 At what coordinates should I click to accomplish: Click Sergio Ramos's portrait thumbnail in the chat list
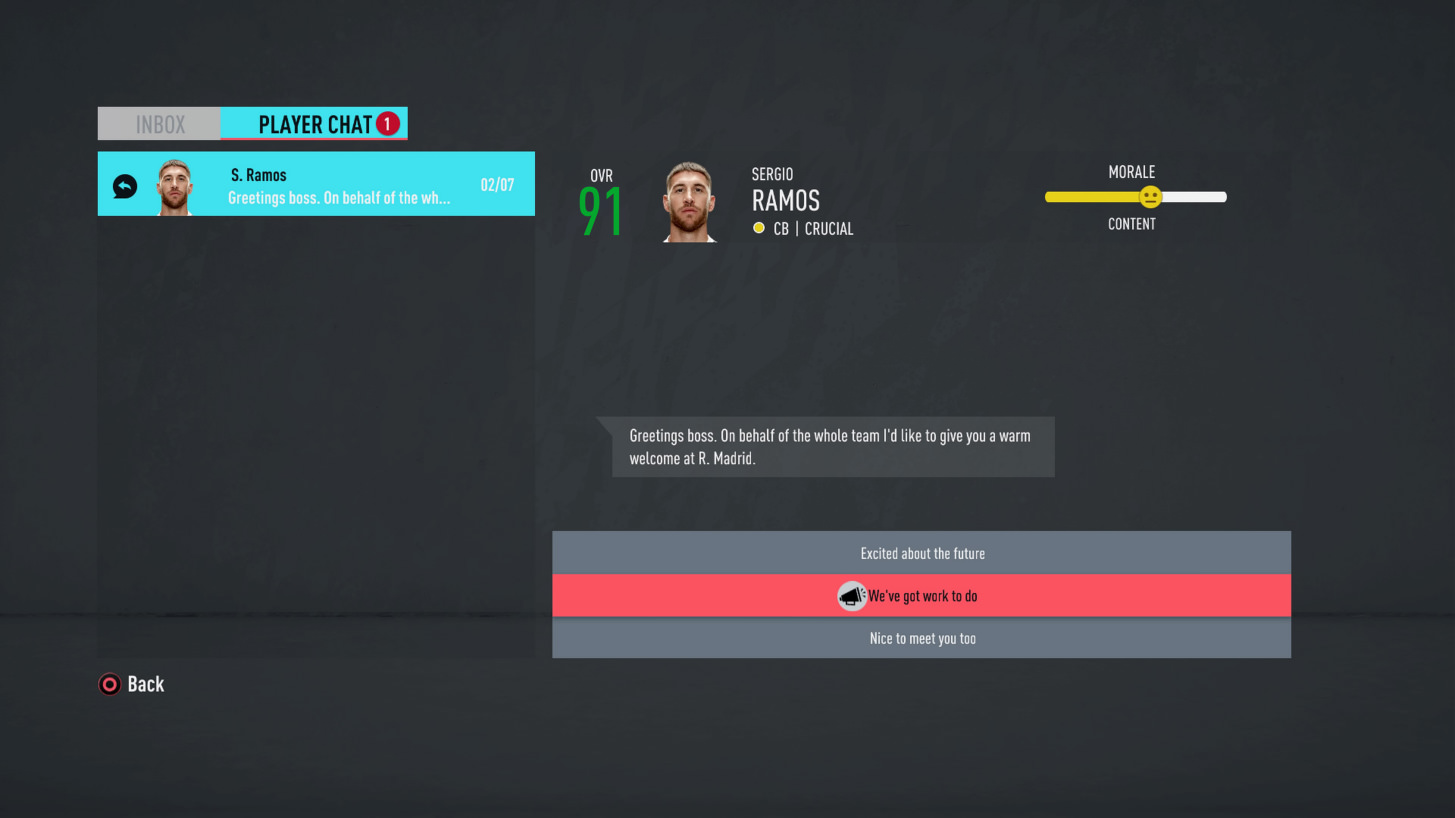click(176, 184)
